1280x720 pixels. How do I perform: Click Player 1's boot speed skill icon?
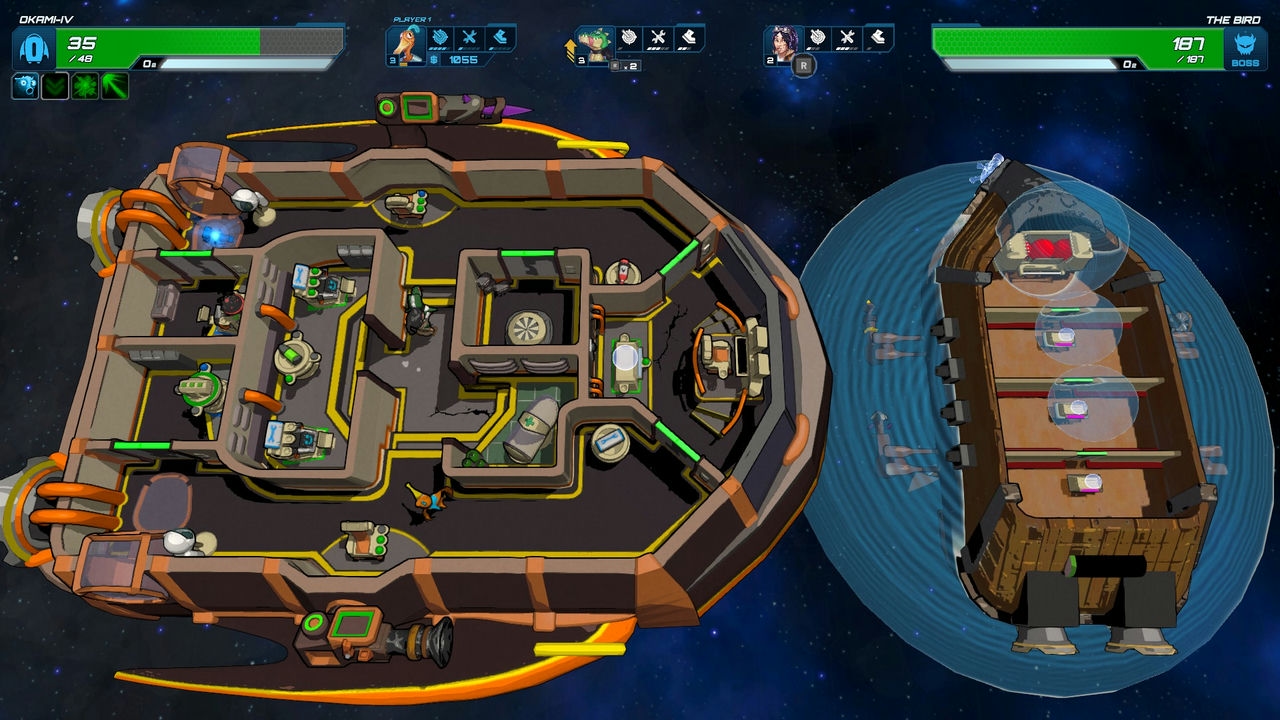pyautogui.click(x=500, y=38)
